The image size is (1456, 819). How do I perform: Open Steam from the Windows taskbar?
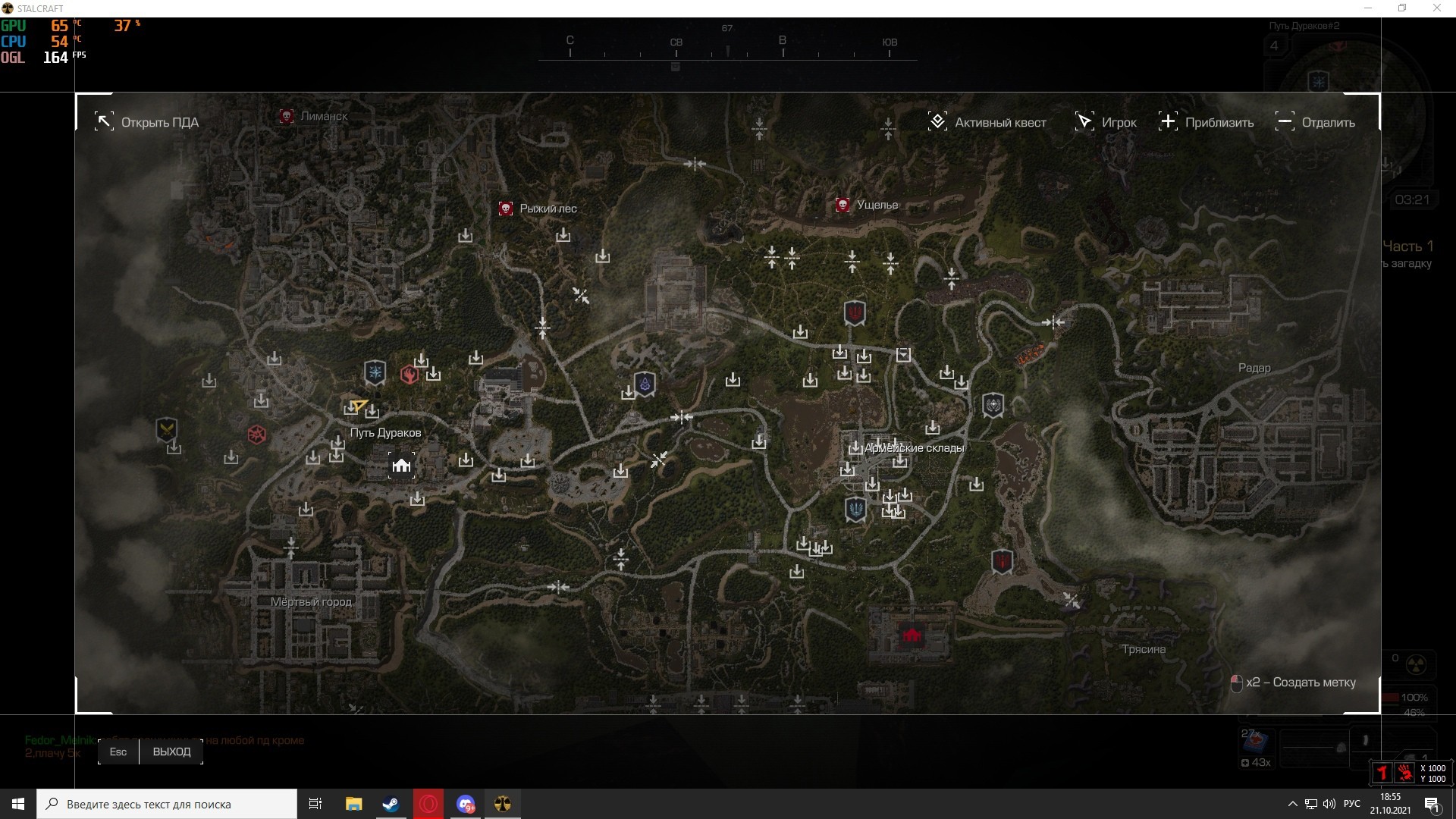click(x=391, y=804)
